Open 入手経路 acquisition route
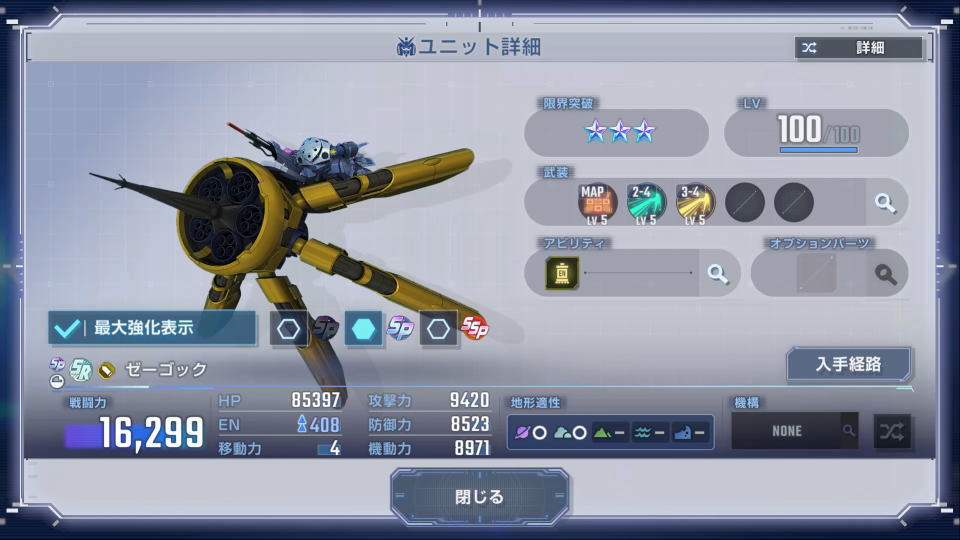 (848, 364)
